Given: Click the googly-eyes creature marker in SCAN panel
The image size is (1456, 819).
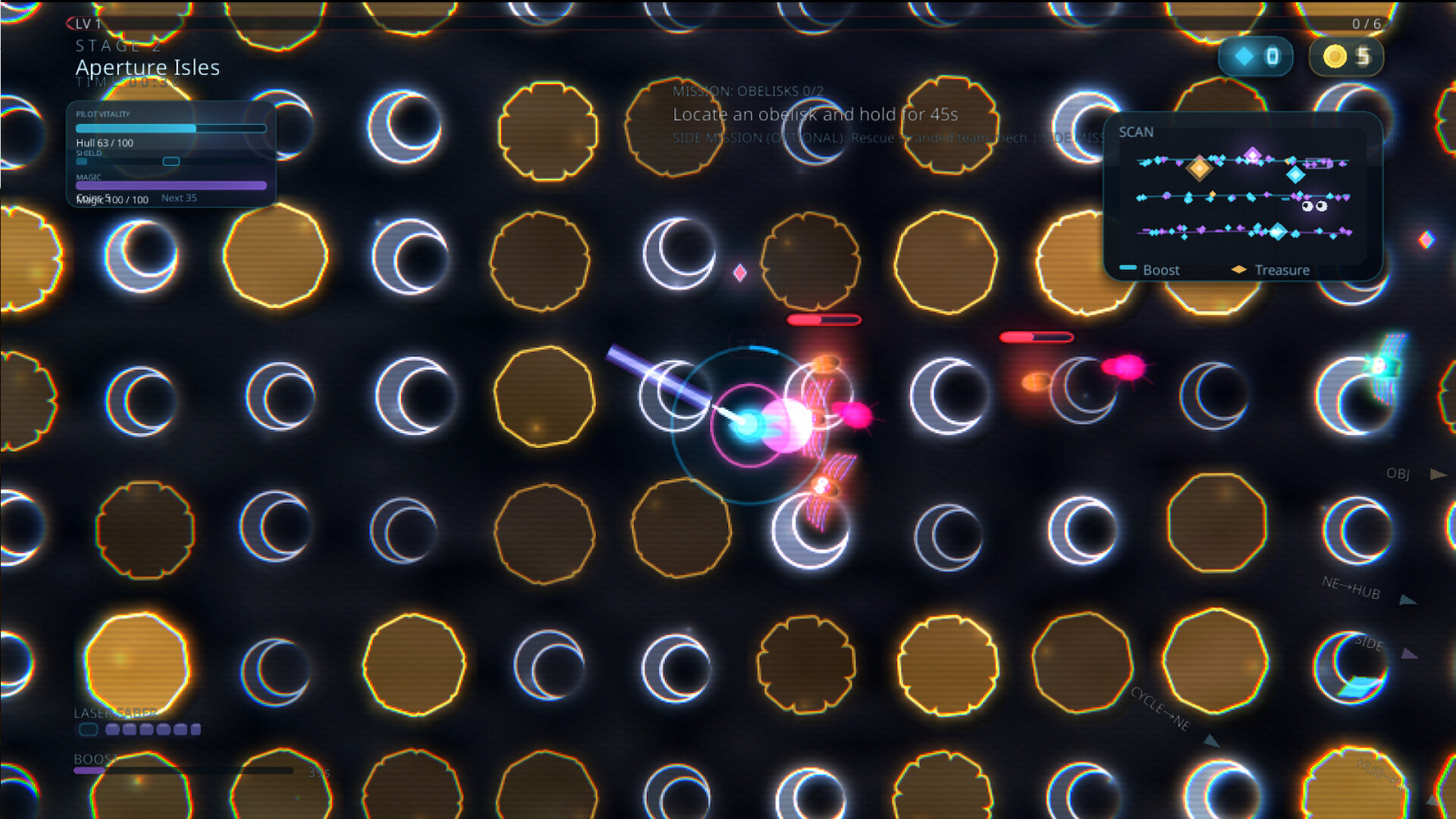Looking at the screenshot, I should (x=1314, y=206).
